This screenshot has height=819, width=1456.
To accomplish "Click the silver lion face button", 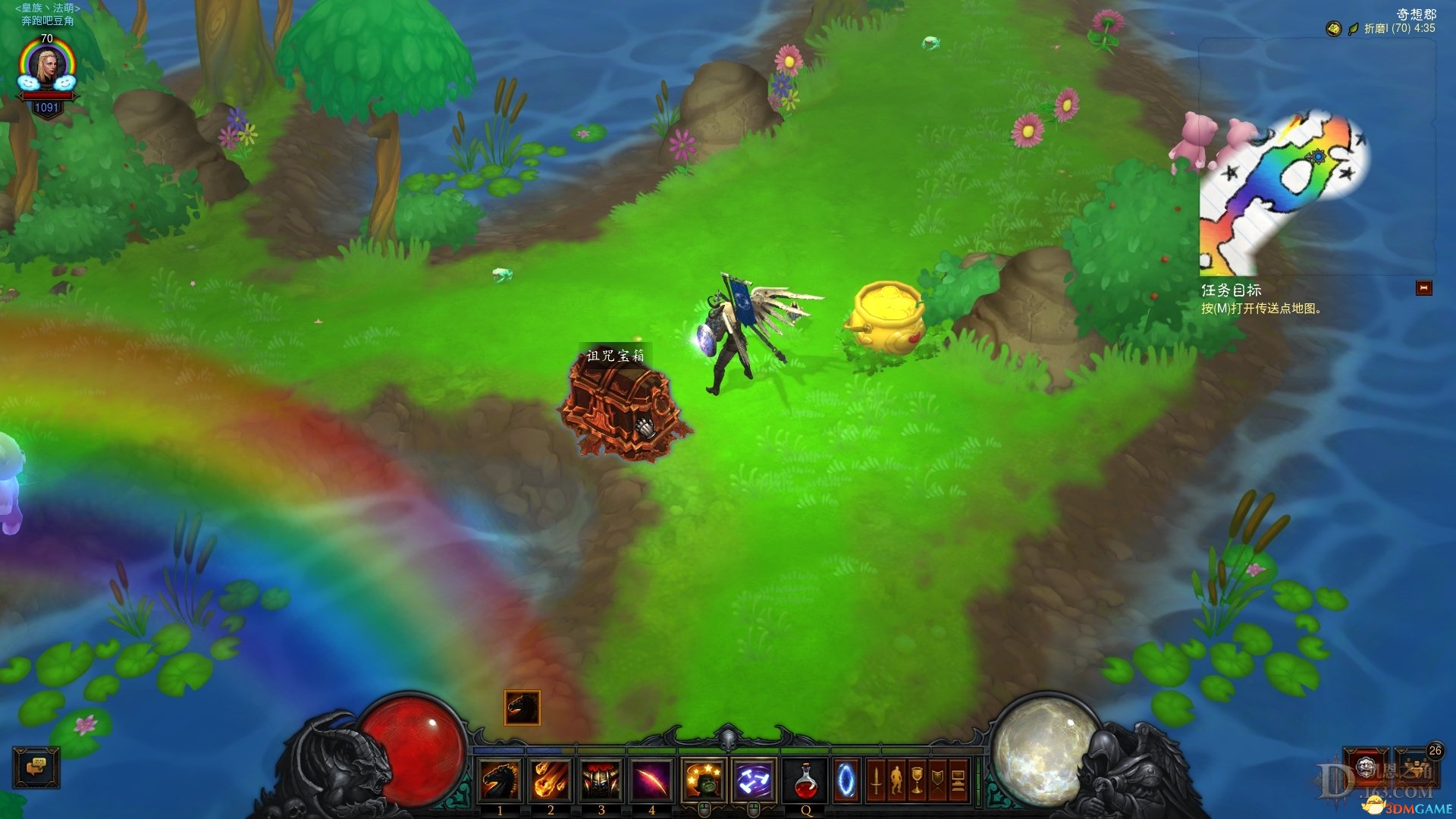I will 1366,766.
